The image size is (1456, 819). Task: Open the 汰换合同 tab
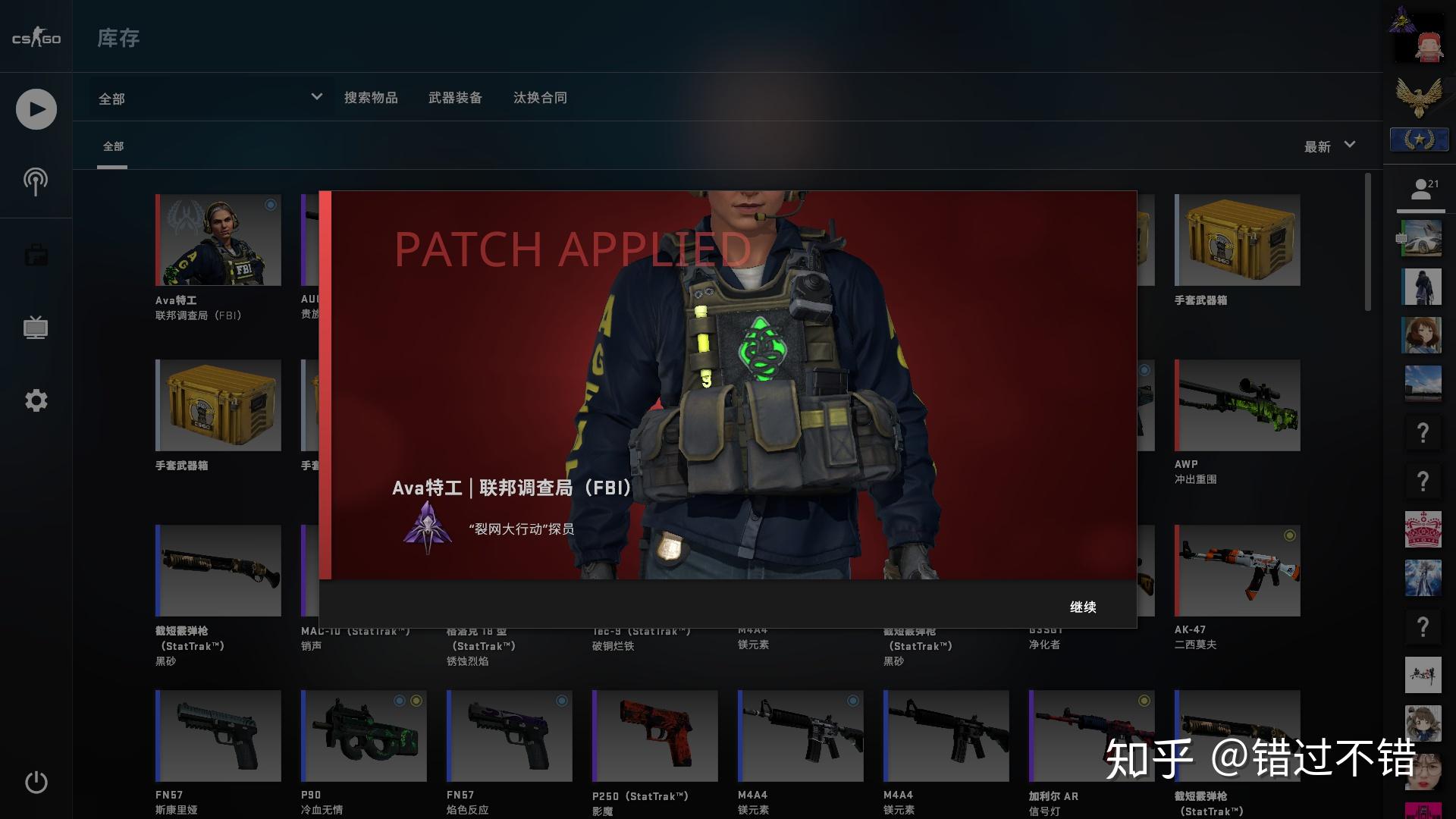540,98
